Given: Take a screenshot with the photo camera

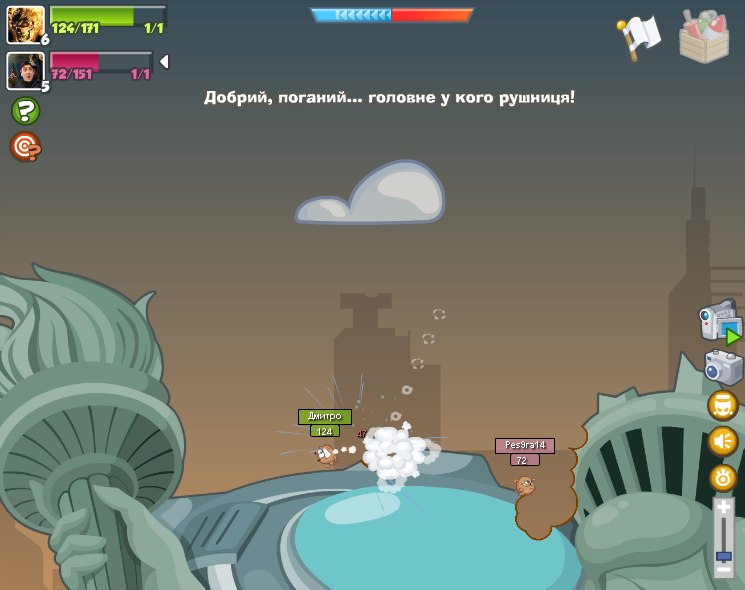Looking at the screenshot, I should point(723,367).
